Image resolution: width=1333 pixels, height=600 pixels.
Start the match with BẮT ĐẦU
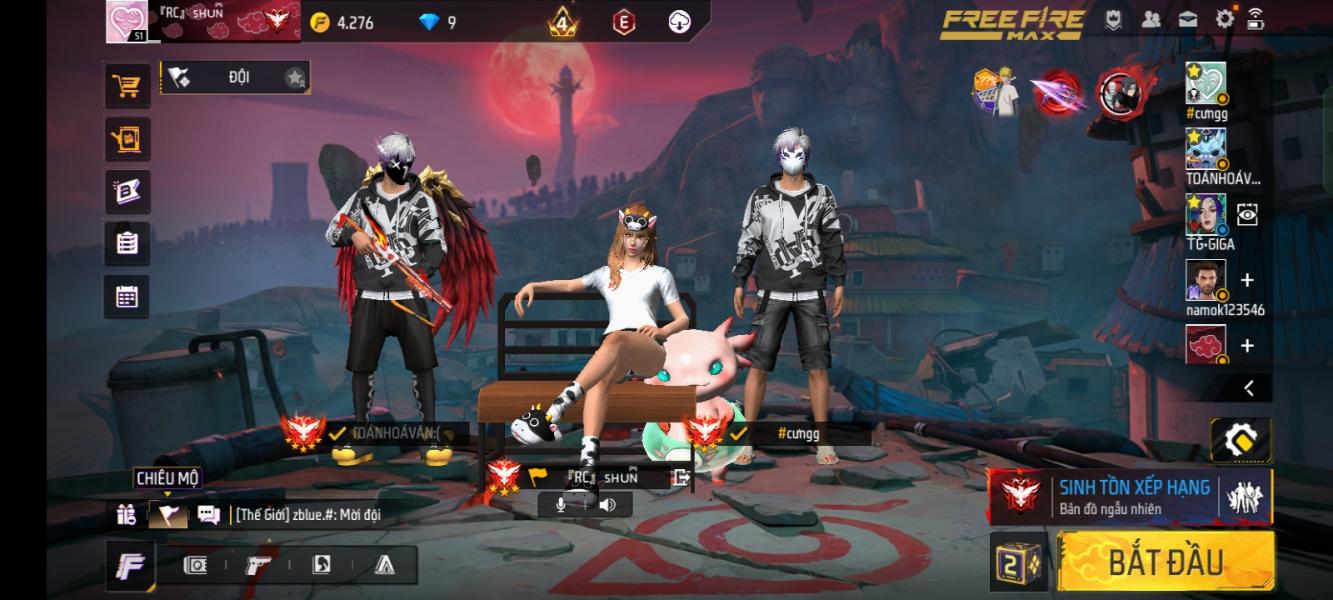click(1165, 561)
